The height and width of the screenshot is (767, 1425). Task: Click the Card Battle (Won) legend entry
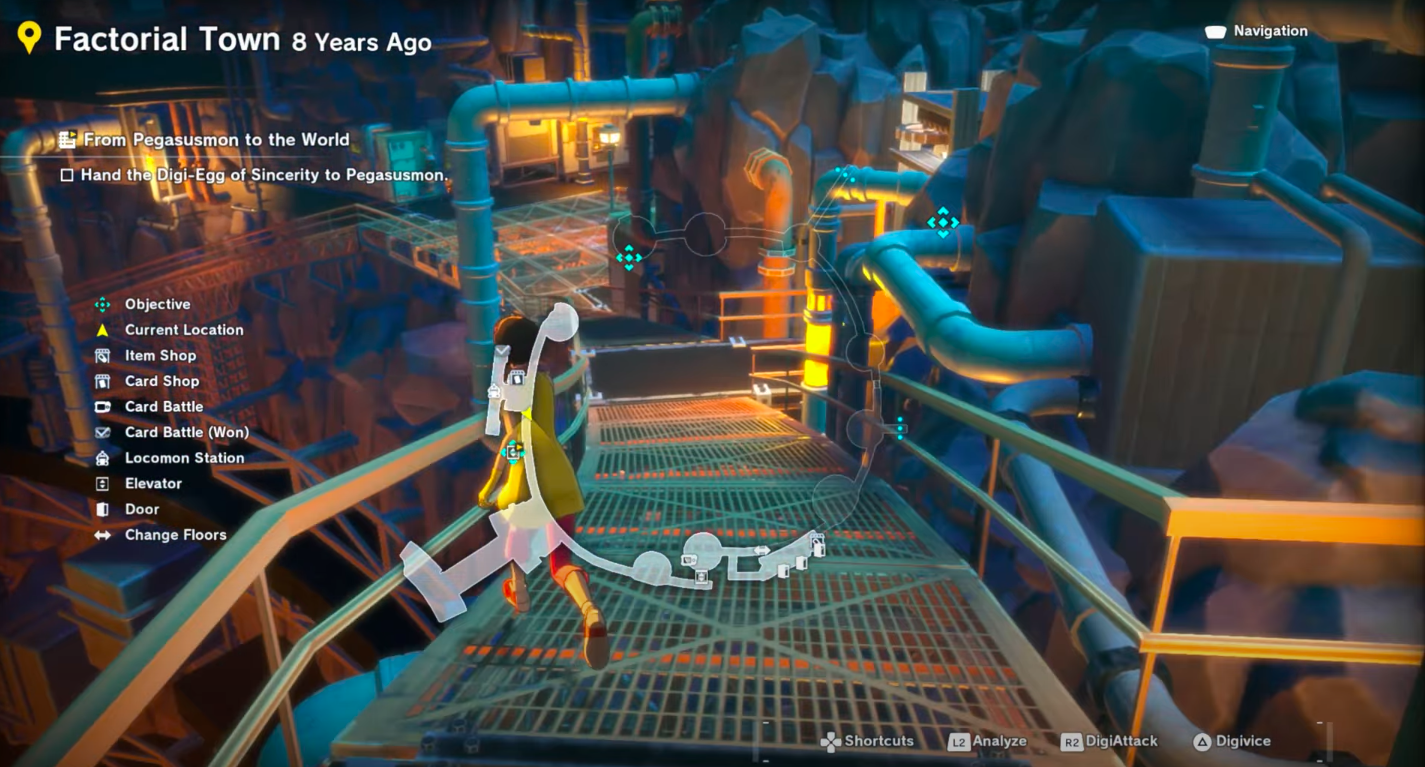[186, 432]
